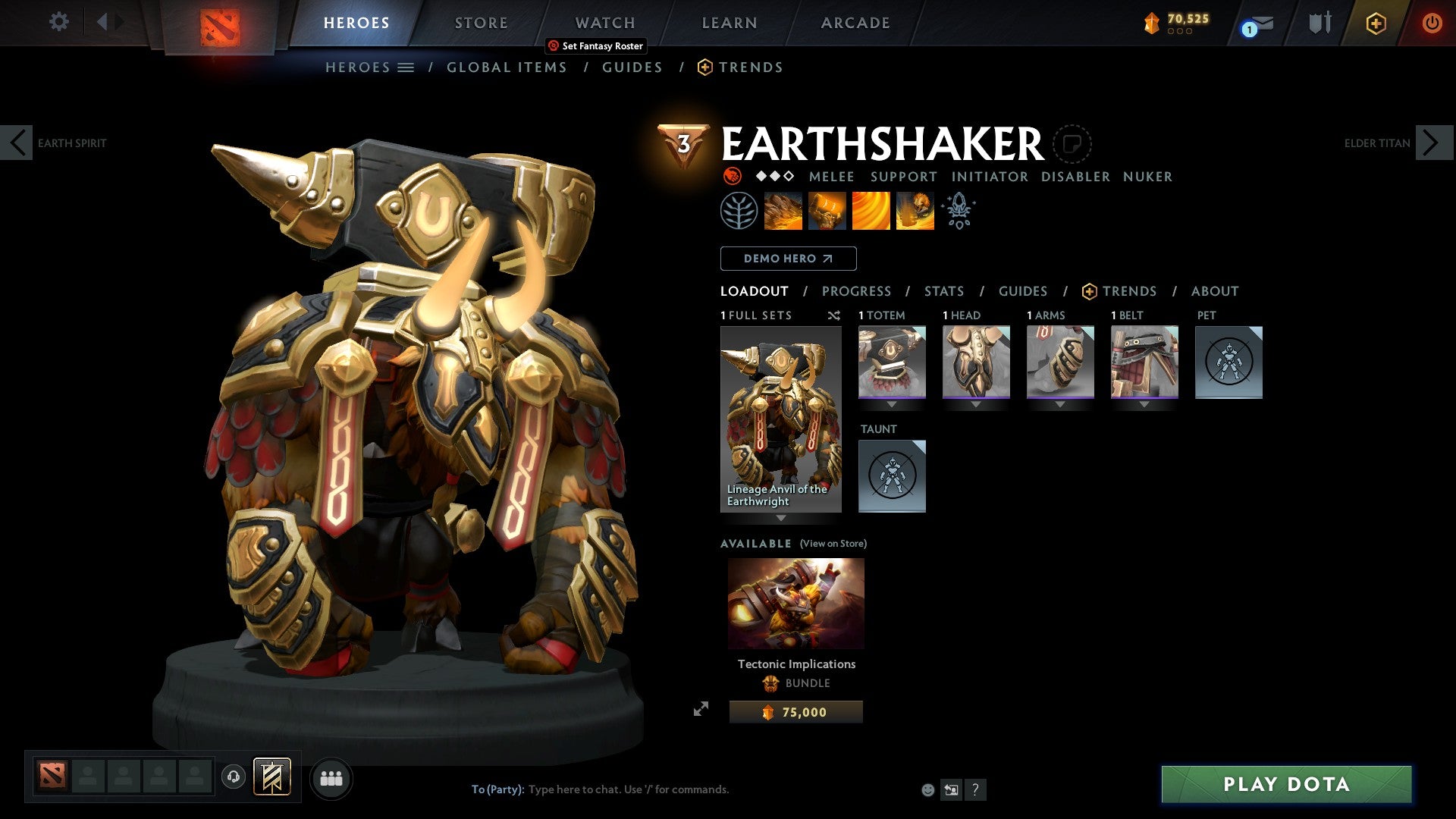The image size is (1456, 819).
Task: Toggle the Aghanim's Scepter upgrade icon
Action: [959, 210]
